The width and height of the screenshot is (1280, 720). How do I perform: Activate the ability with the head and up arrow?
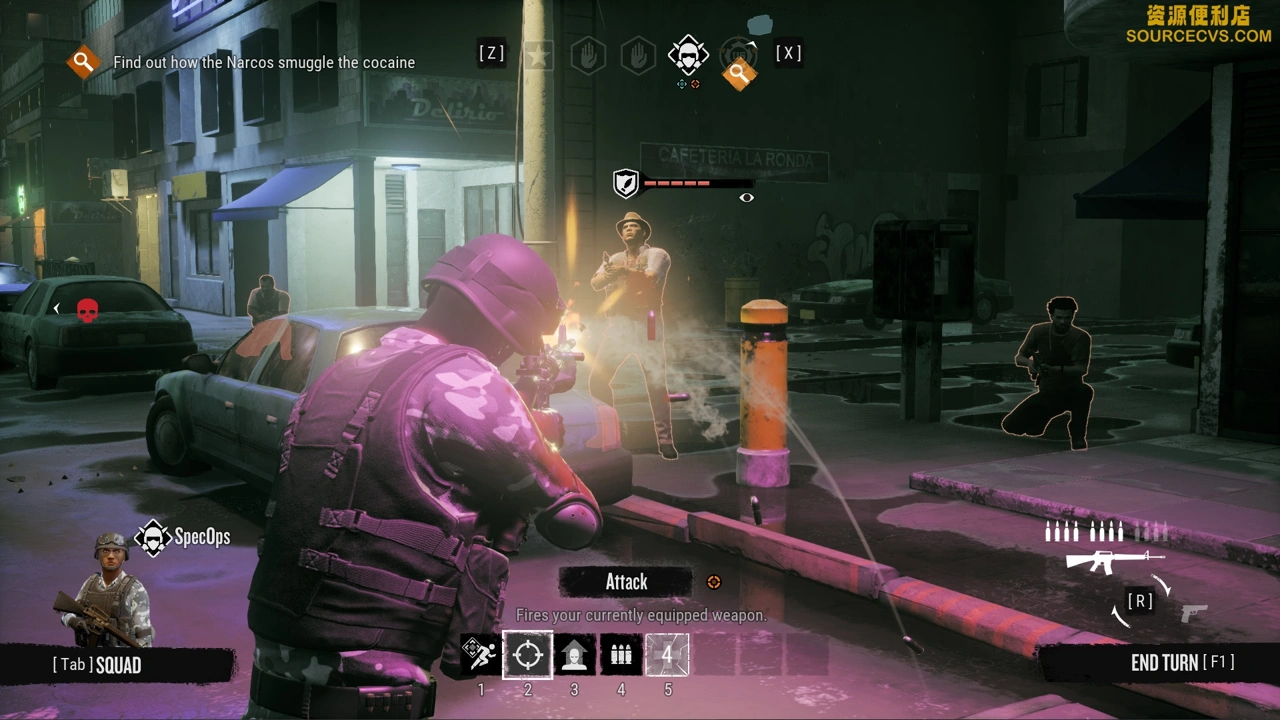point(574,655)
